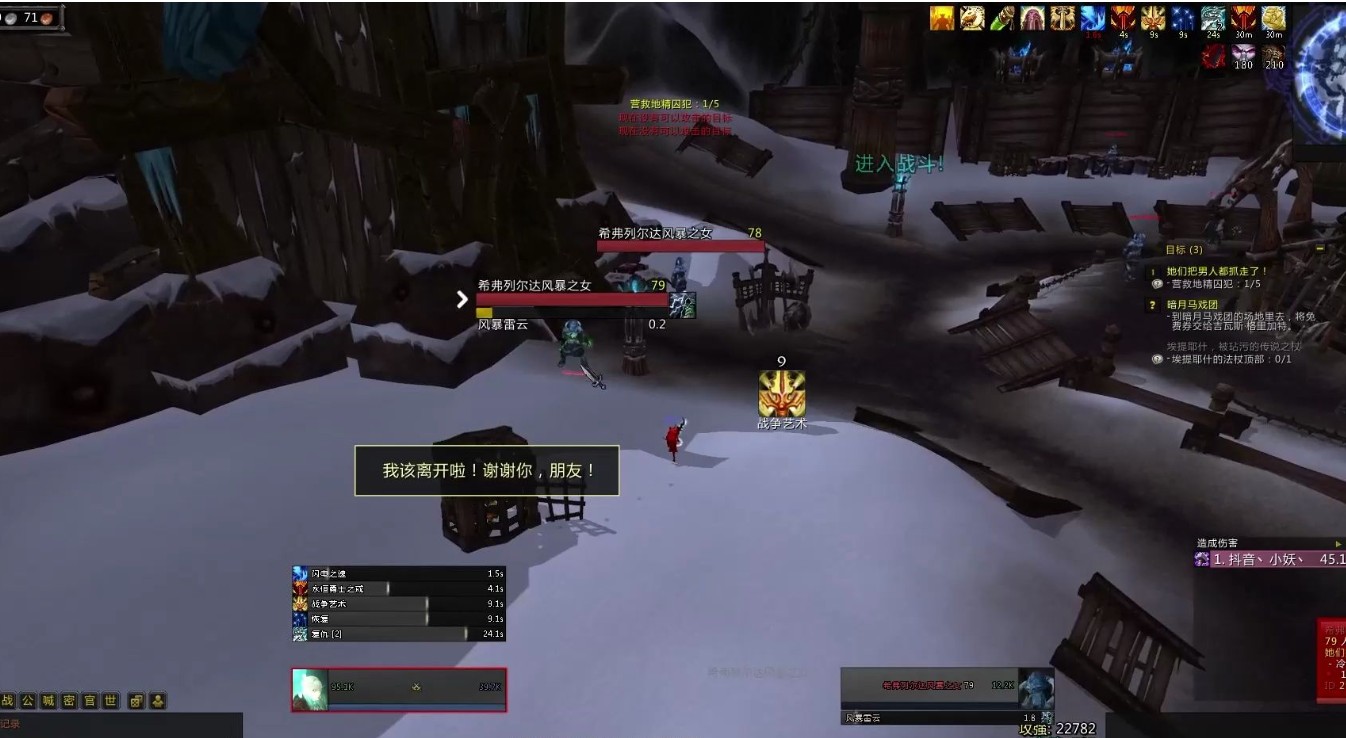Click the 战 chat channel button
Screen dimensions: 1346x738
pyautogui.click(x=8, y=701)
